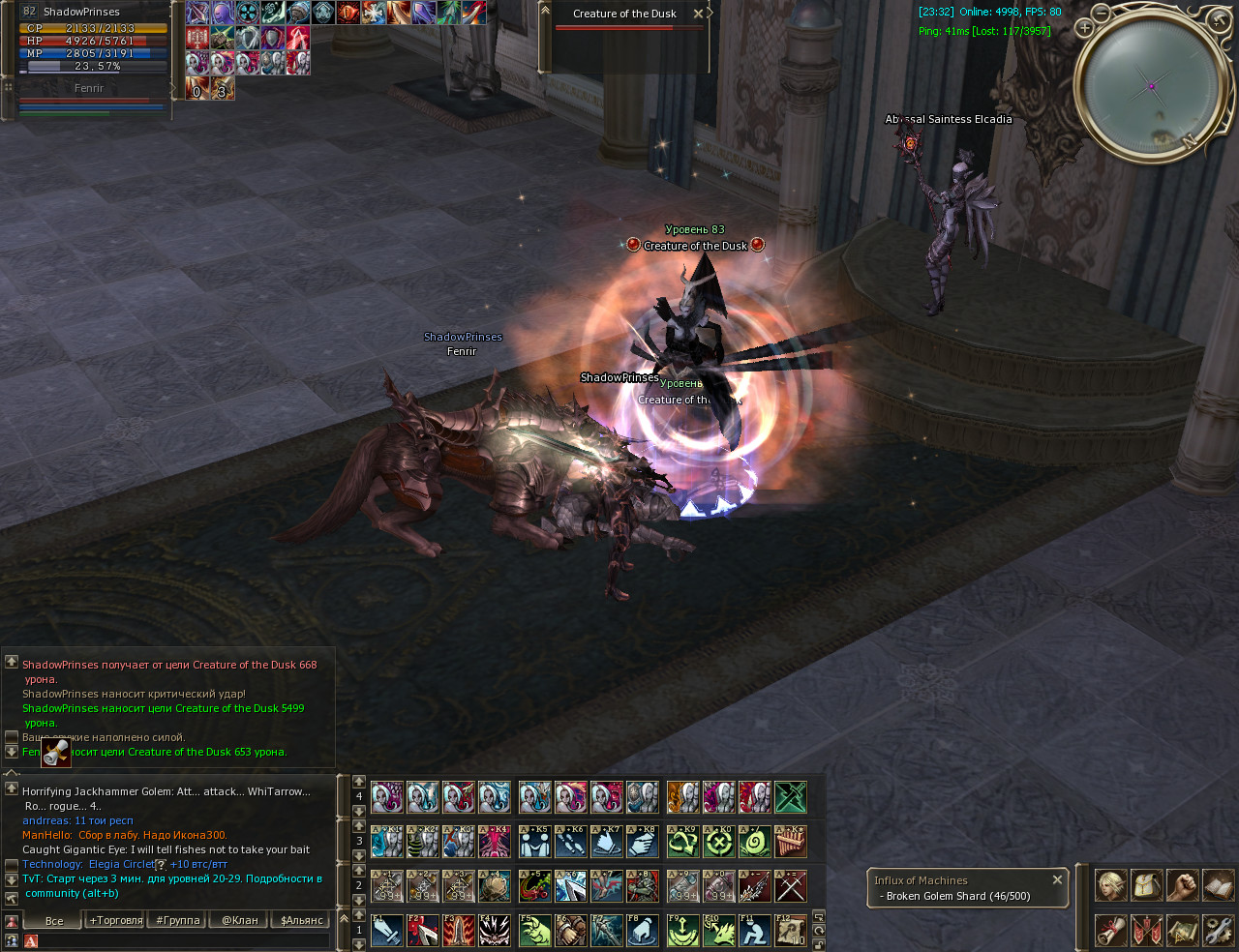This screenshot has height=952, width=1239.
Task: Switch chat to the @Клан tab
Action: coord(239,920)
